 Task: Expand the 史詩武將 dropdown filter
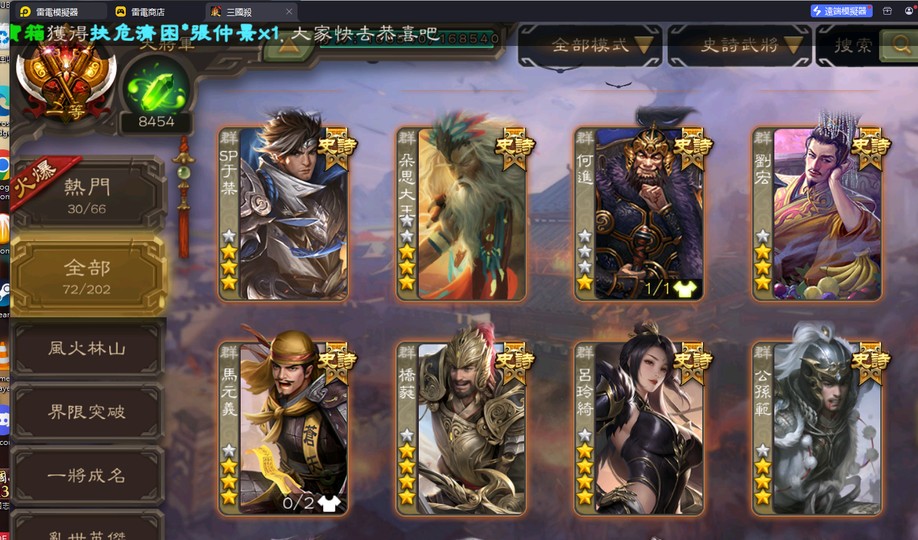tap(739, 44)
